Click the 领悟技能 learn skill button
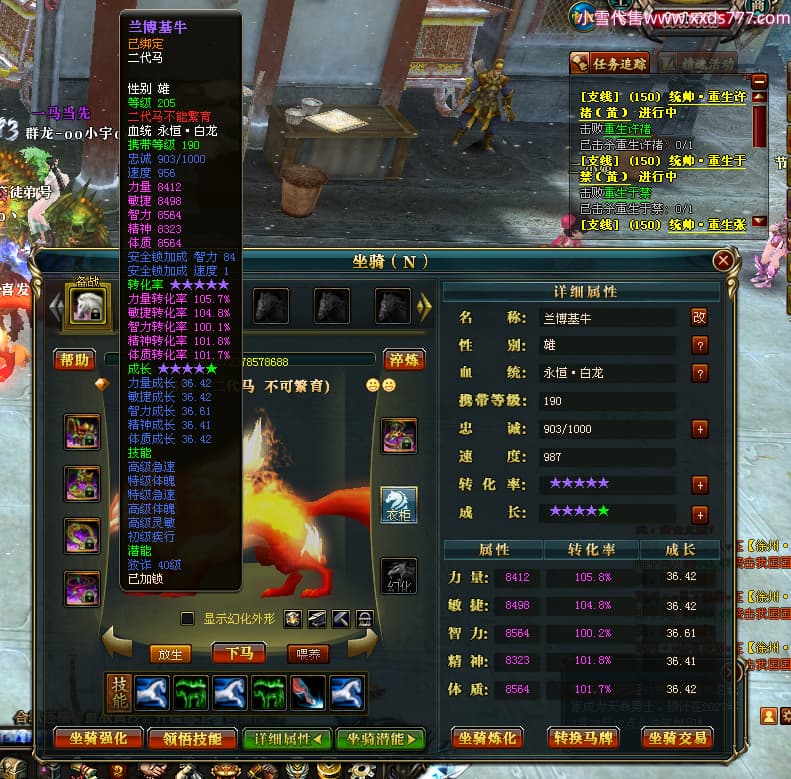 pyautogui.click(x=192, y=739)
